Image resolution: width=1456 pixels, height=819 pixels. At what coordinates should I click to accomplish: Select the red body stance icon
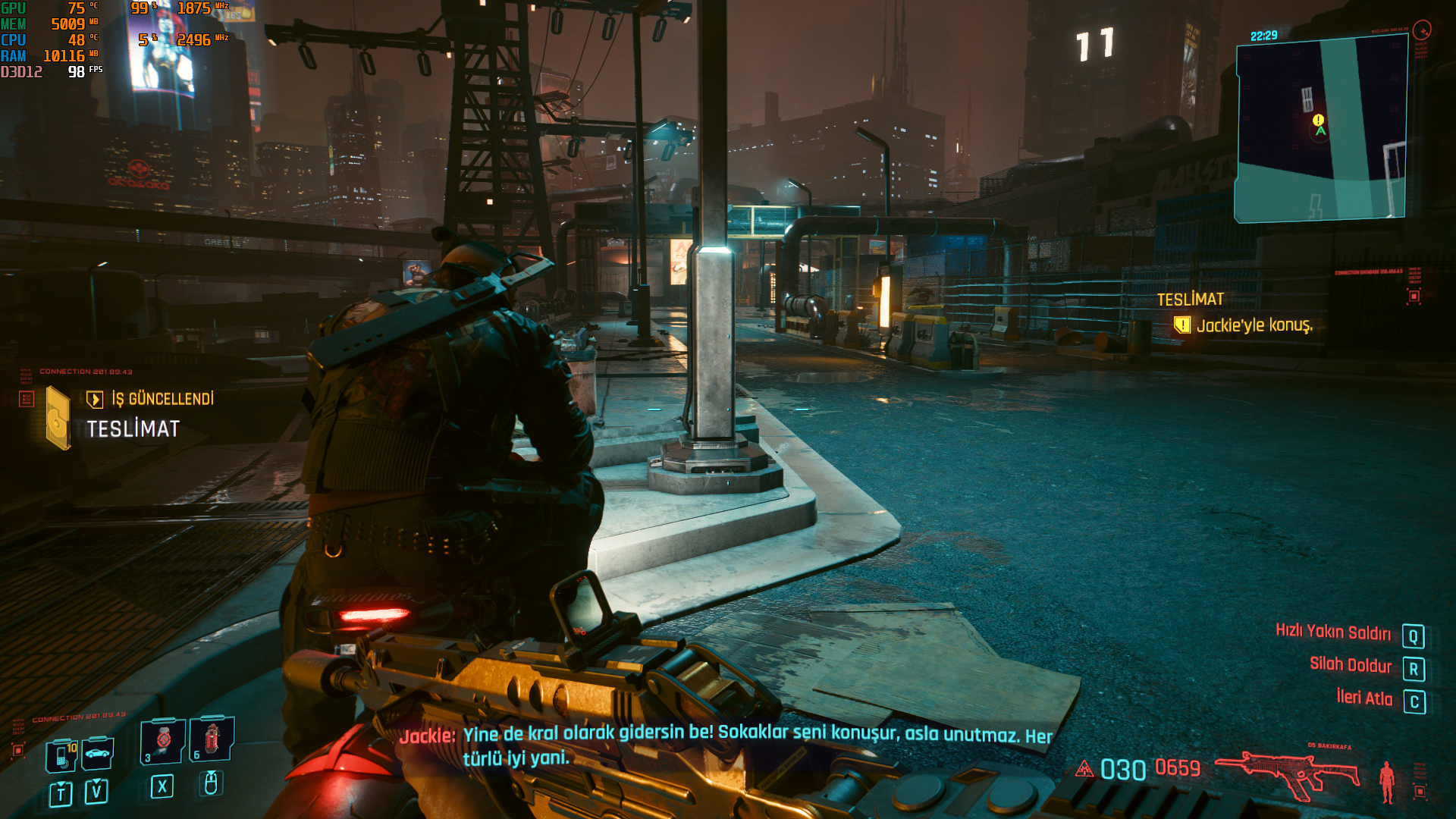coord(1387,781)
